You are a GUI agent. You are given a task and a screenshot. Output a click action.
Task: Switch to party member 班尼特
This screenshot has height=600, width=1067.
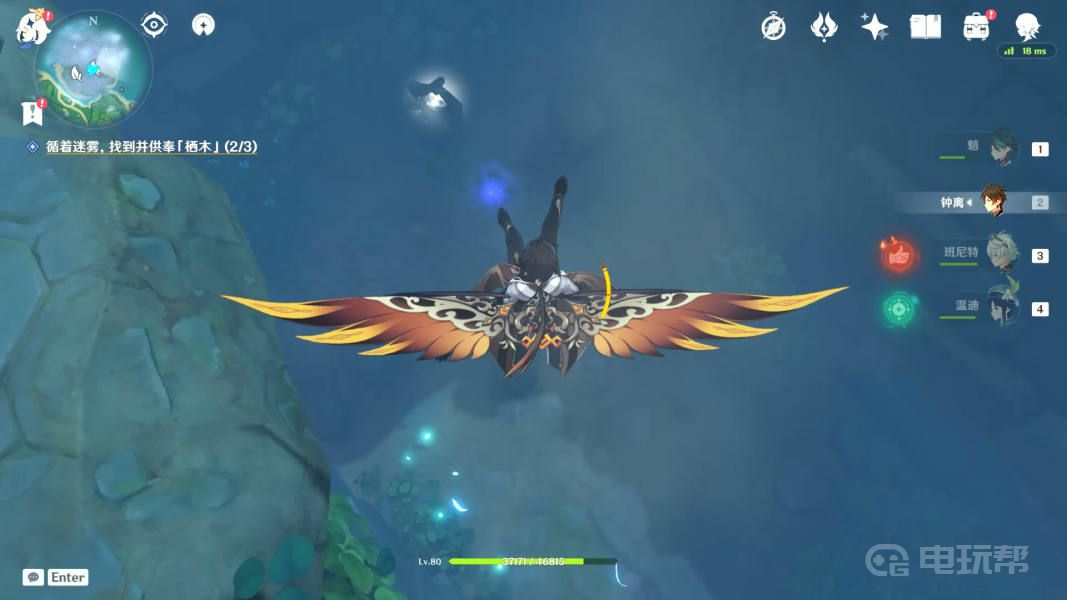pos(1001,255)
